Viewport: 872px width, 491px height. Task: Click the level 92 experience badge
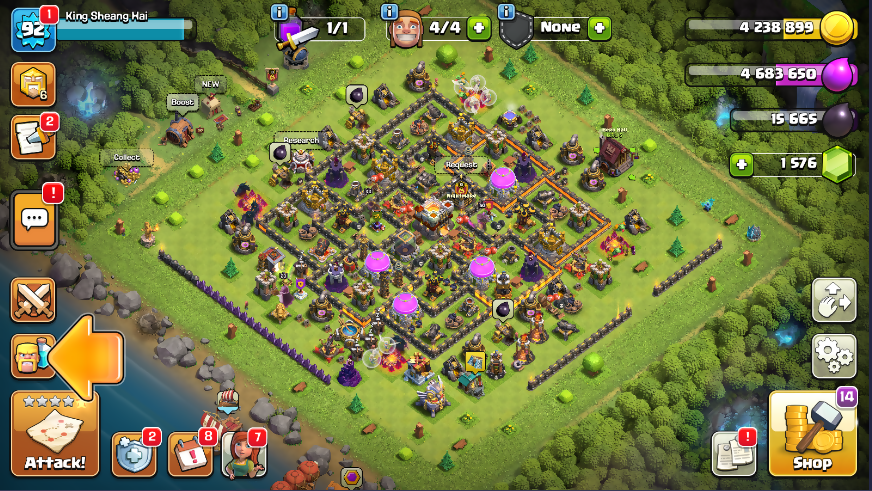click(x=29, y=29)
